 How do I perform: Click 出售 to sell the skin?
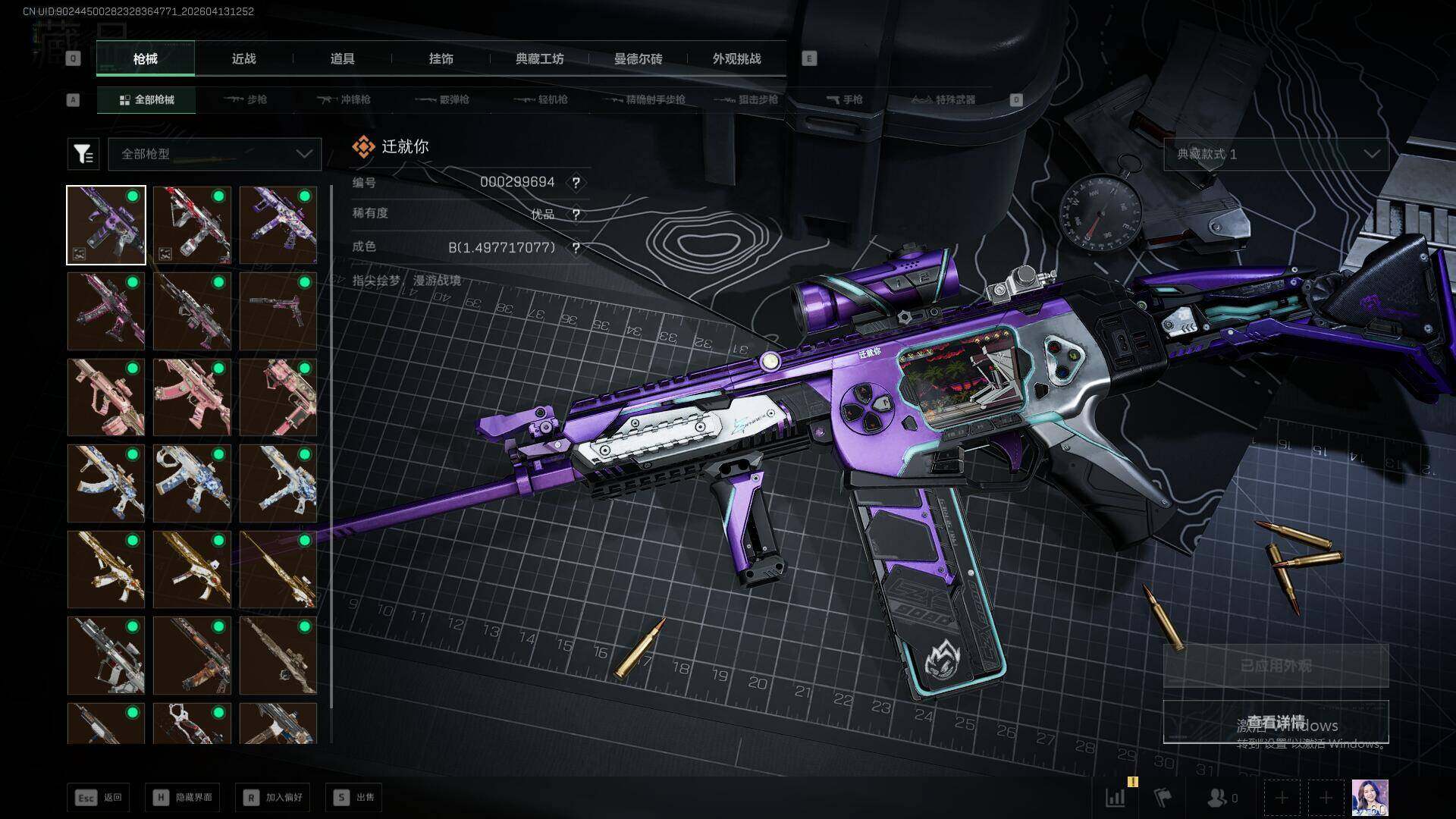(353, 797)
